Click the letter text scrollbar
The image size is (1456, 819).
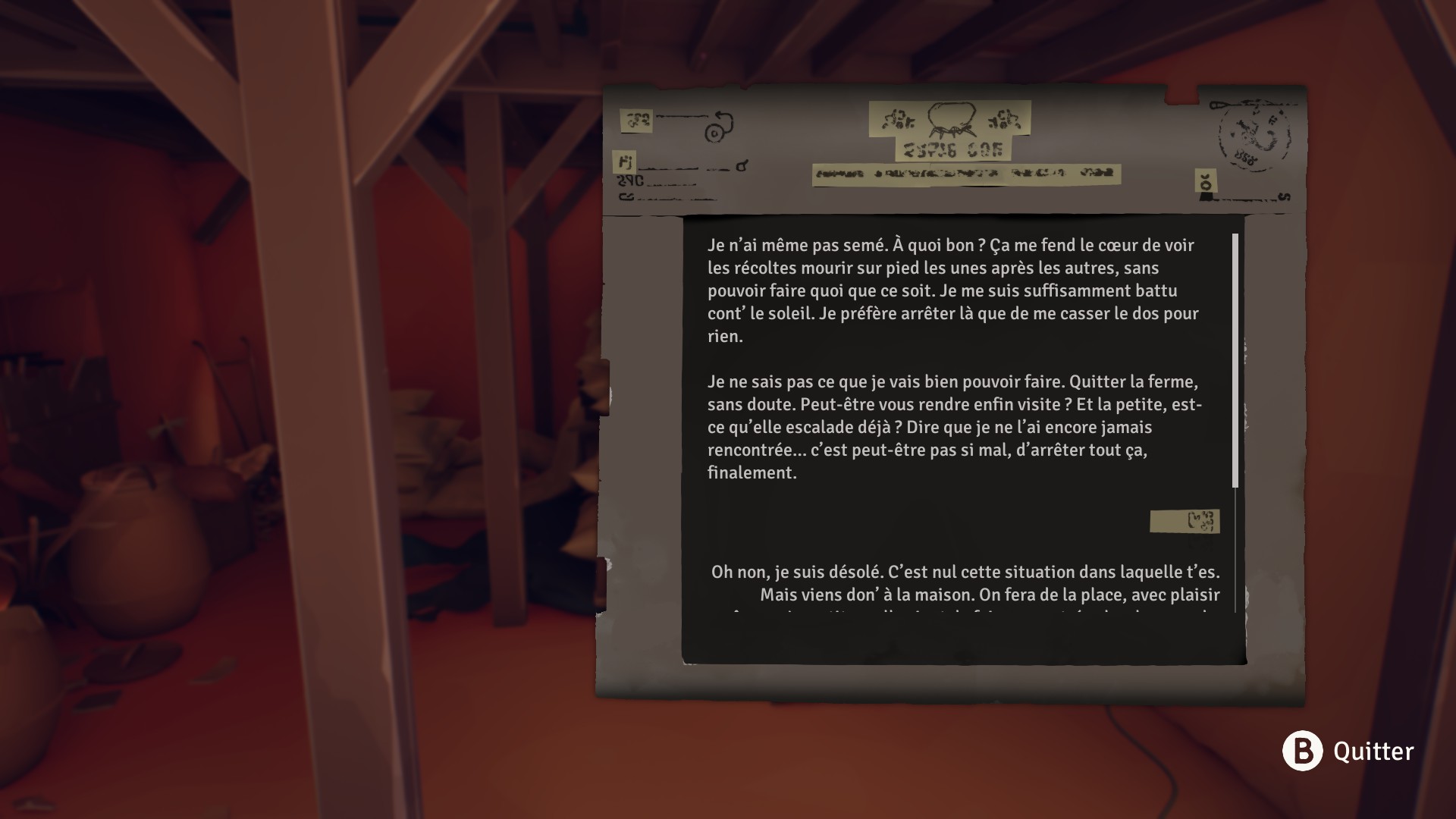(1235, 360)
